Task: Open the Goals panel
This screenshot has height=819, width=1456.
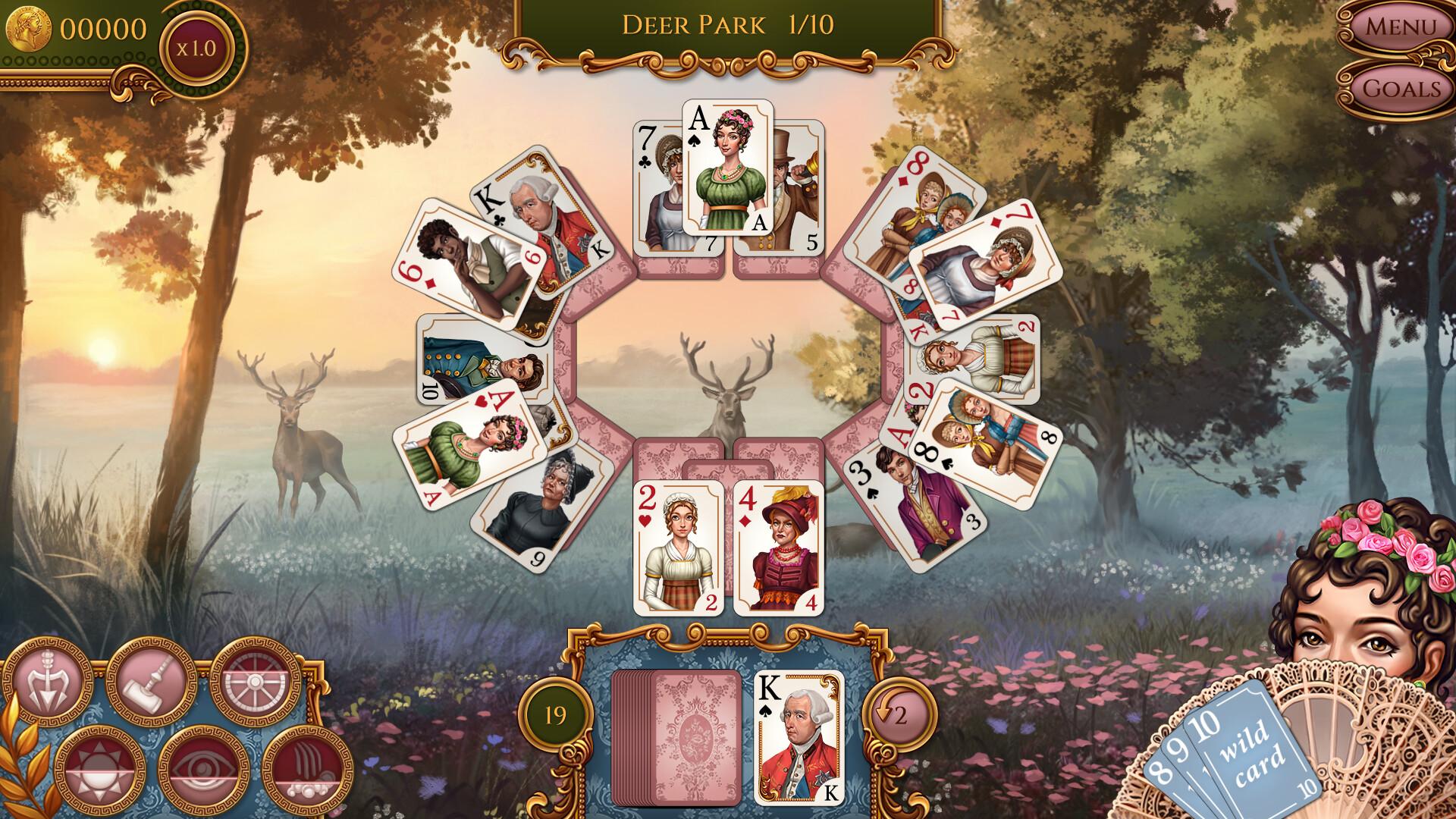Action: click(1402, 89)
